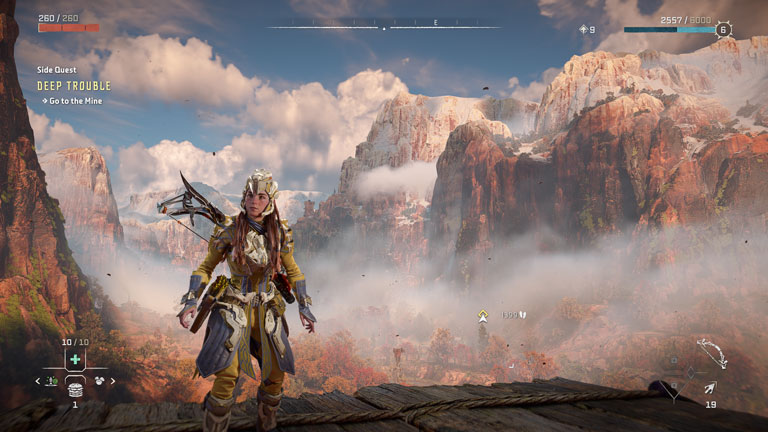
Task: Select the equipped hunter bow icon
Action: click(x=711, y=352)
